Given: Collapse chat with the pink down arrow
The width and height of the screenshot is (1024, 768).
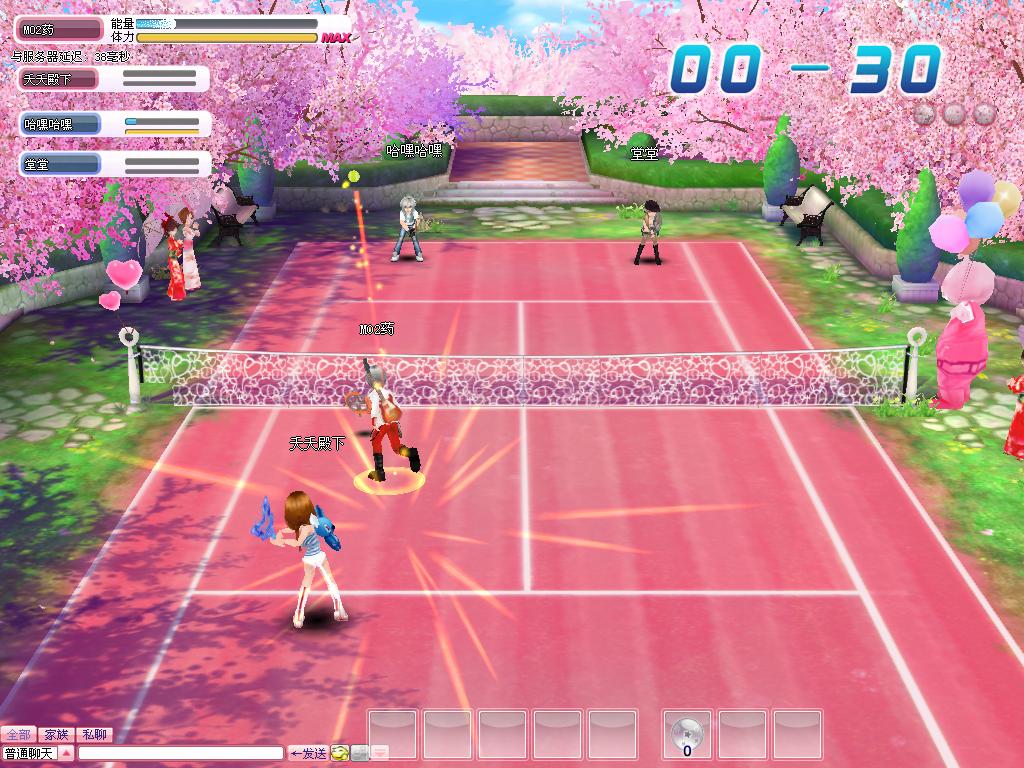Looking at the screenshot, I should click(x=381, y=753).
